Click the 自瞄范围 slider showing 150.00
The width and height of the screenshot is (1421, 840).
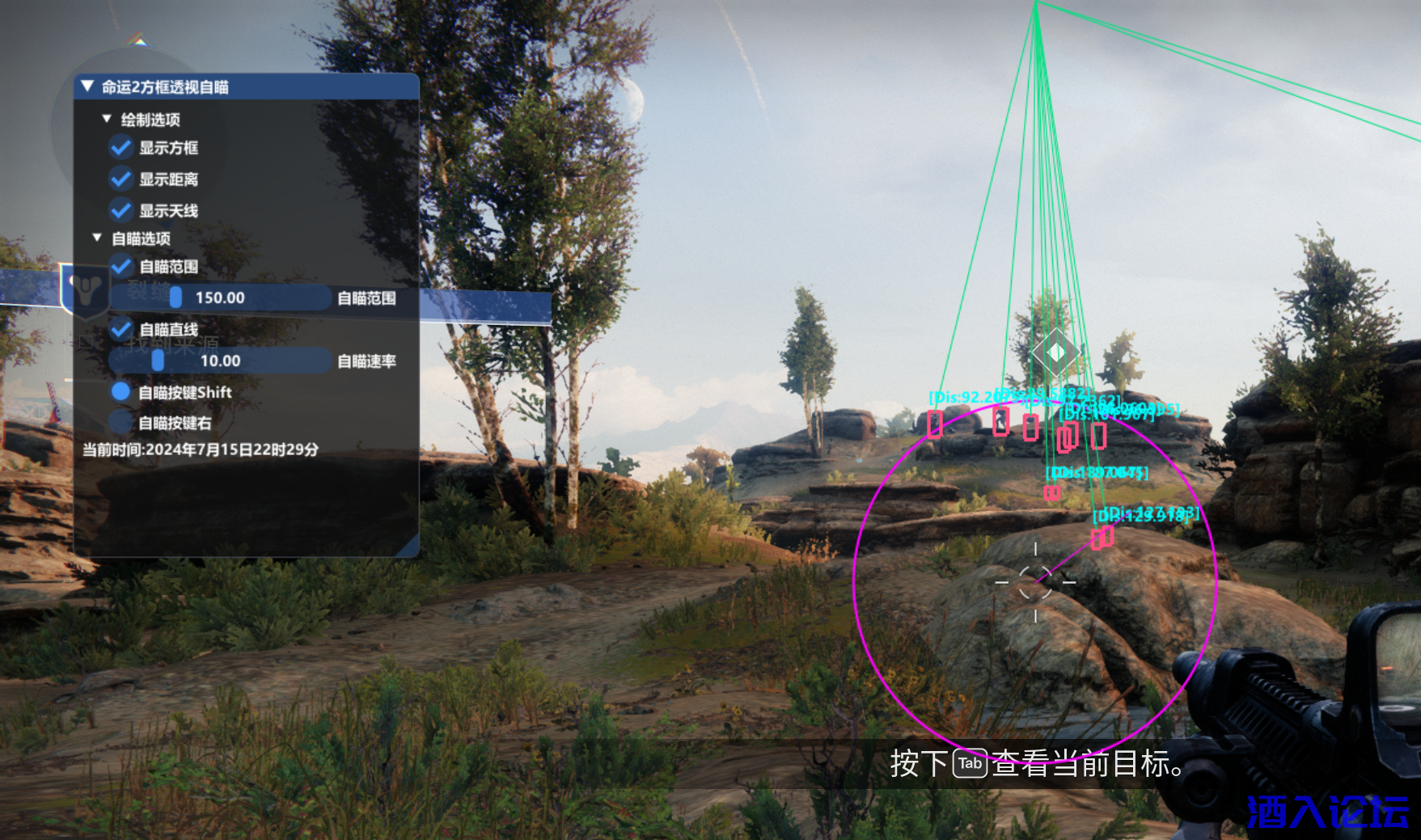(220, 298)
